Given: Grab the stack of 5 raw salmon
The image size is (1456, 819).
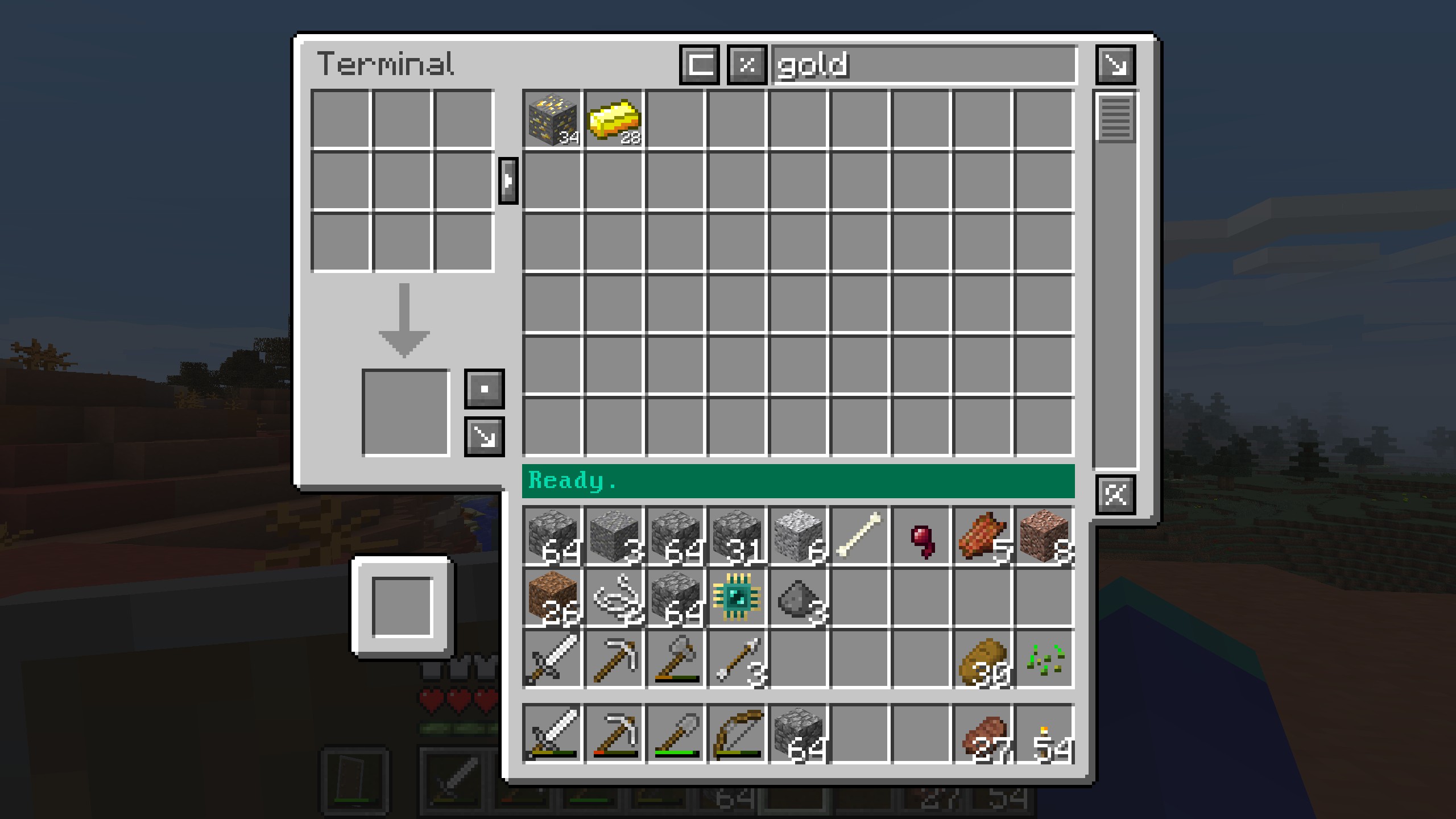Looking at the screenshot, I should pyautogui.click(x=982, y=536).
